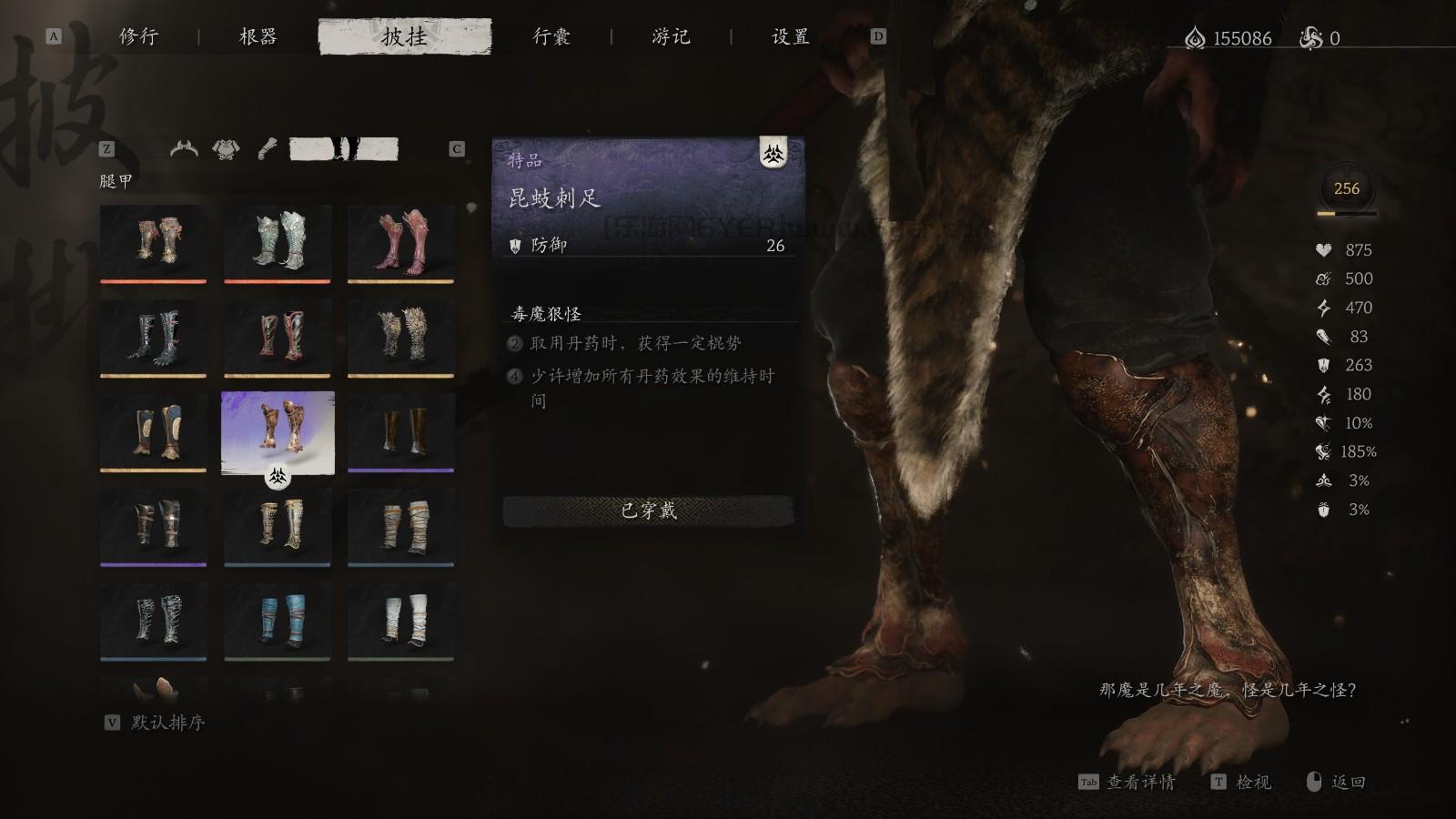Open the 游记 journal menu
This screenshot has width=1456, height=819.
[x=672, y=36]
